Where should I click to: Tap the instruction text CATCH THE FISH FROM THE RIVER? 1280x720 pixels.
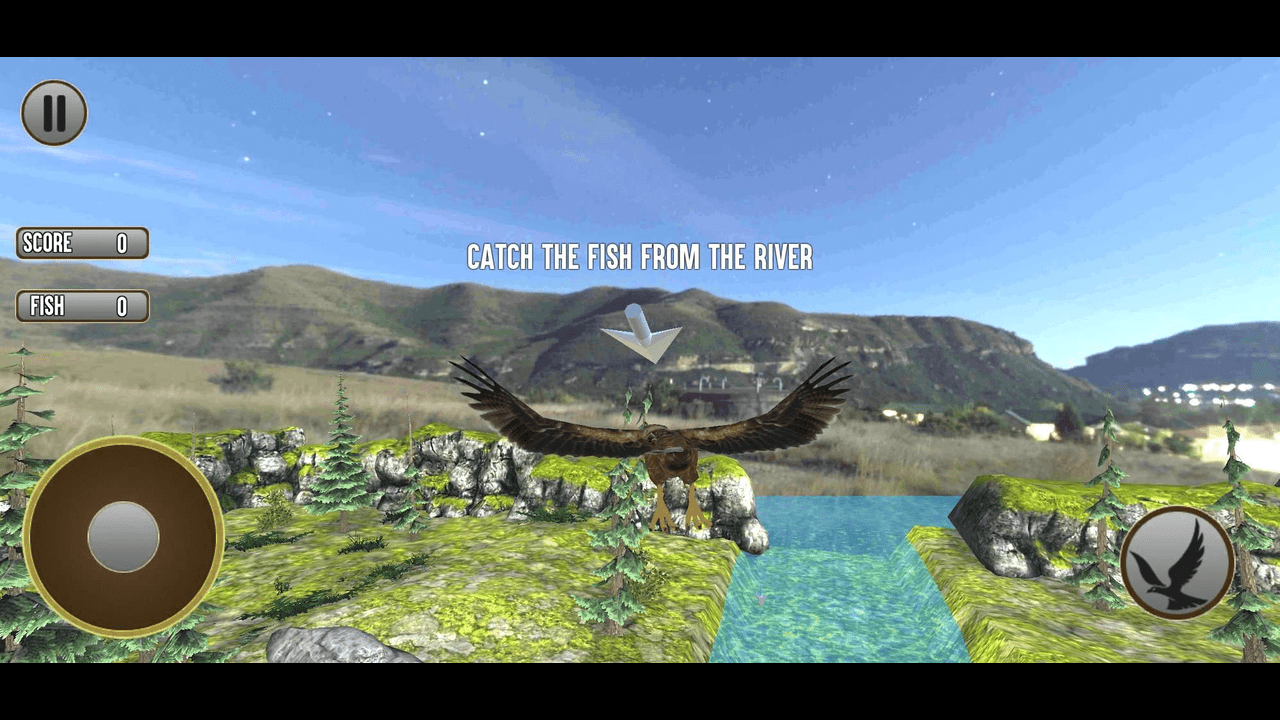coord(639,259)
